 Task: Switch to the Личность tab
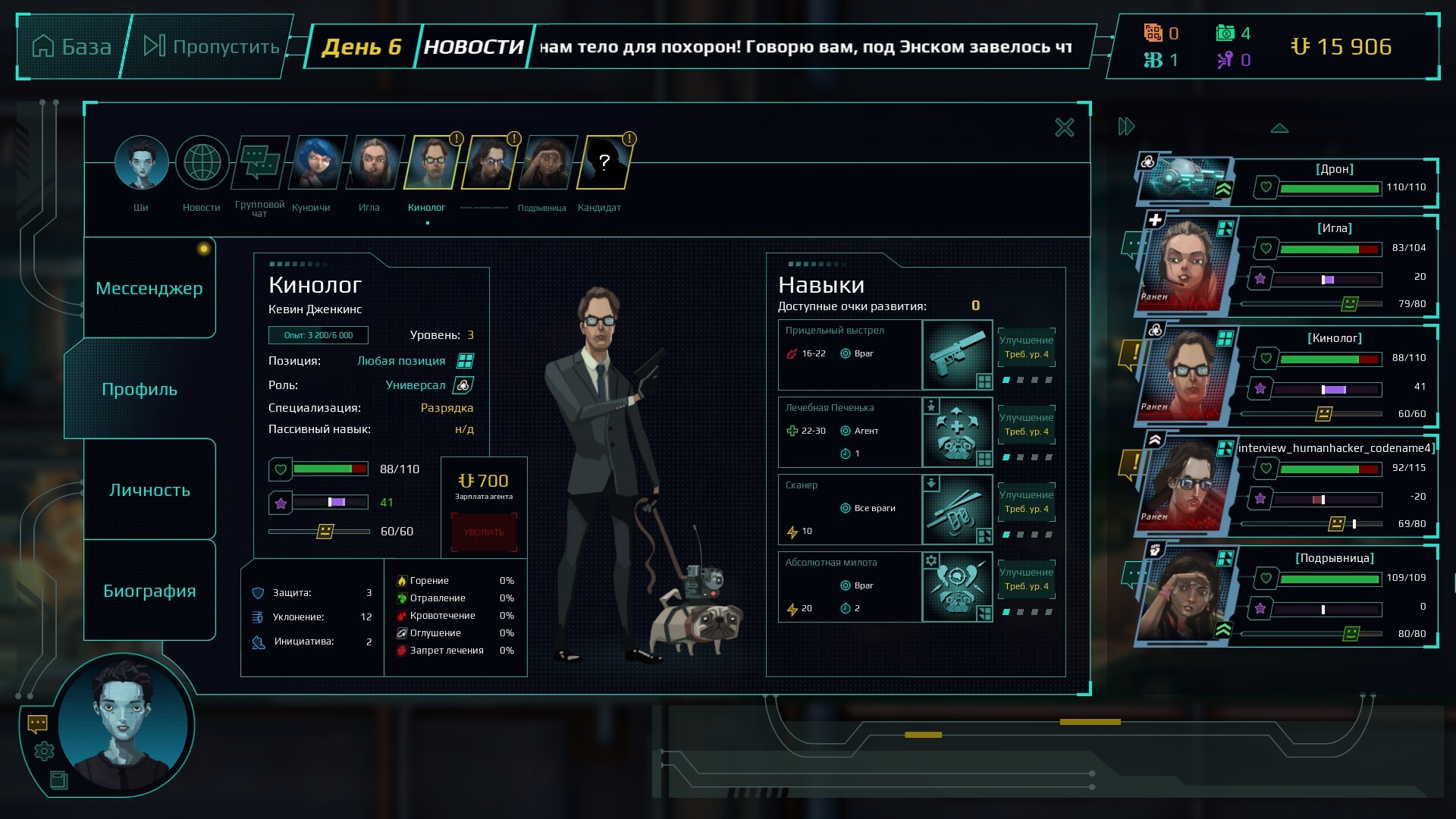[149, 490]
